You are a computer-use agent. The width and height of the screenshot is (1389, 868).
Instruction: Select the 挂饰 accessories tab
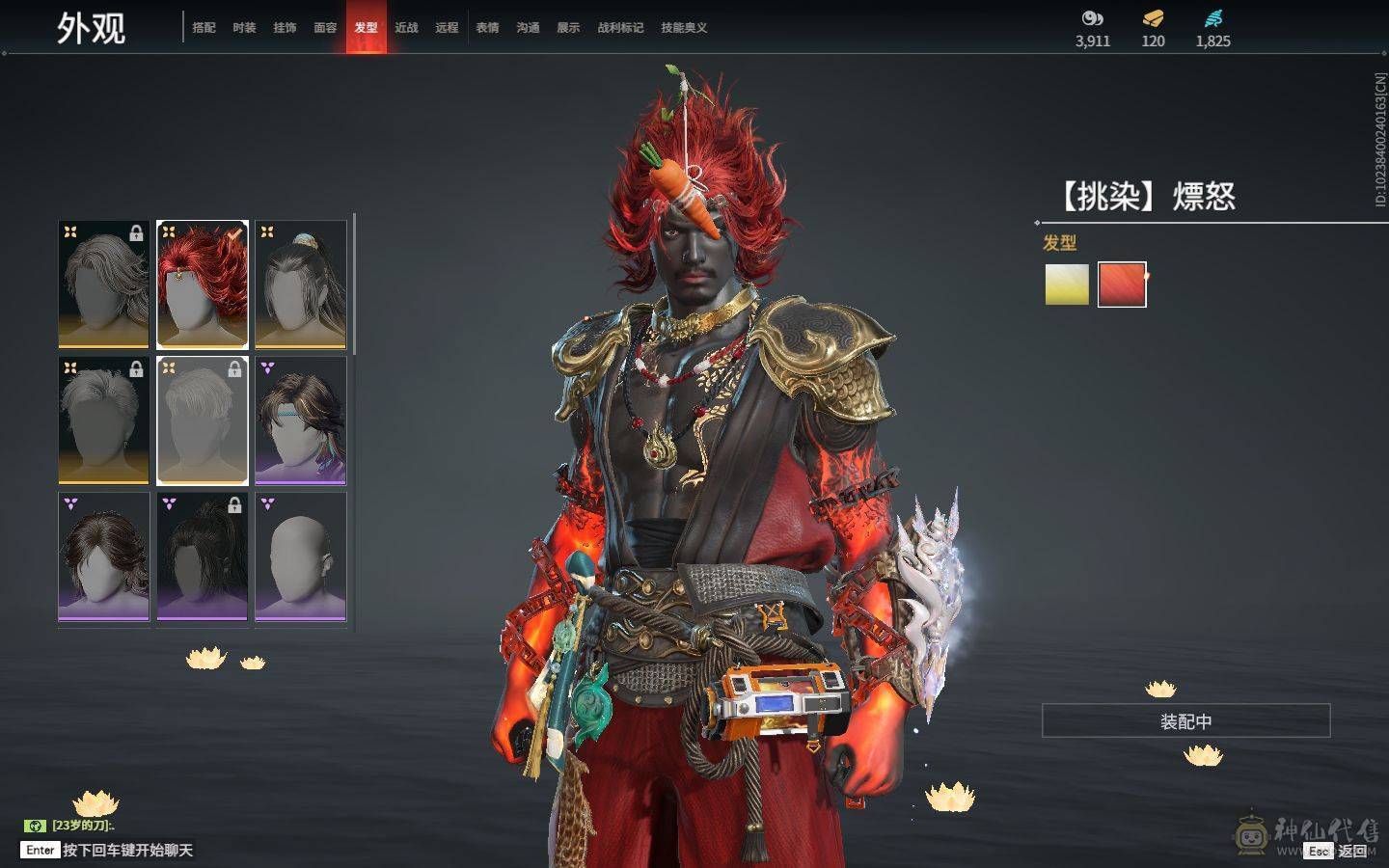[285, 28]
